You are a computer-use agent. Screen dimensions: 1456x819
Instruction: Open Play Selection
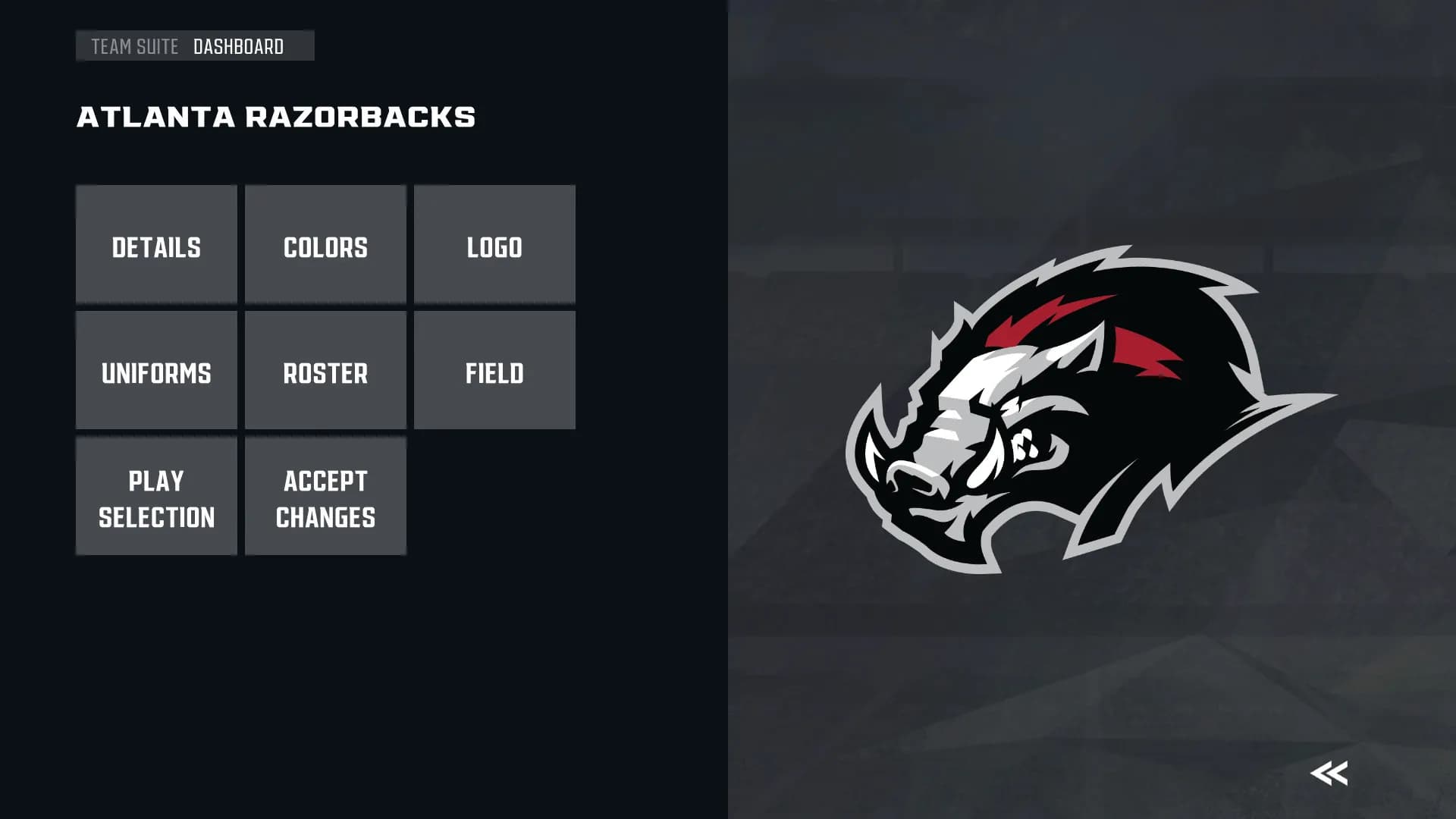pos(156,497)
